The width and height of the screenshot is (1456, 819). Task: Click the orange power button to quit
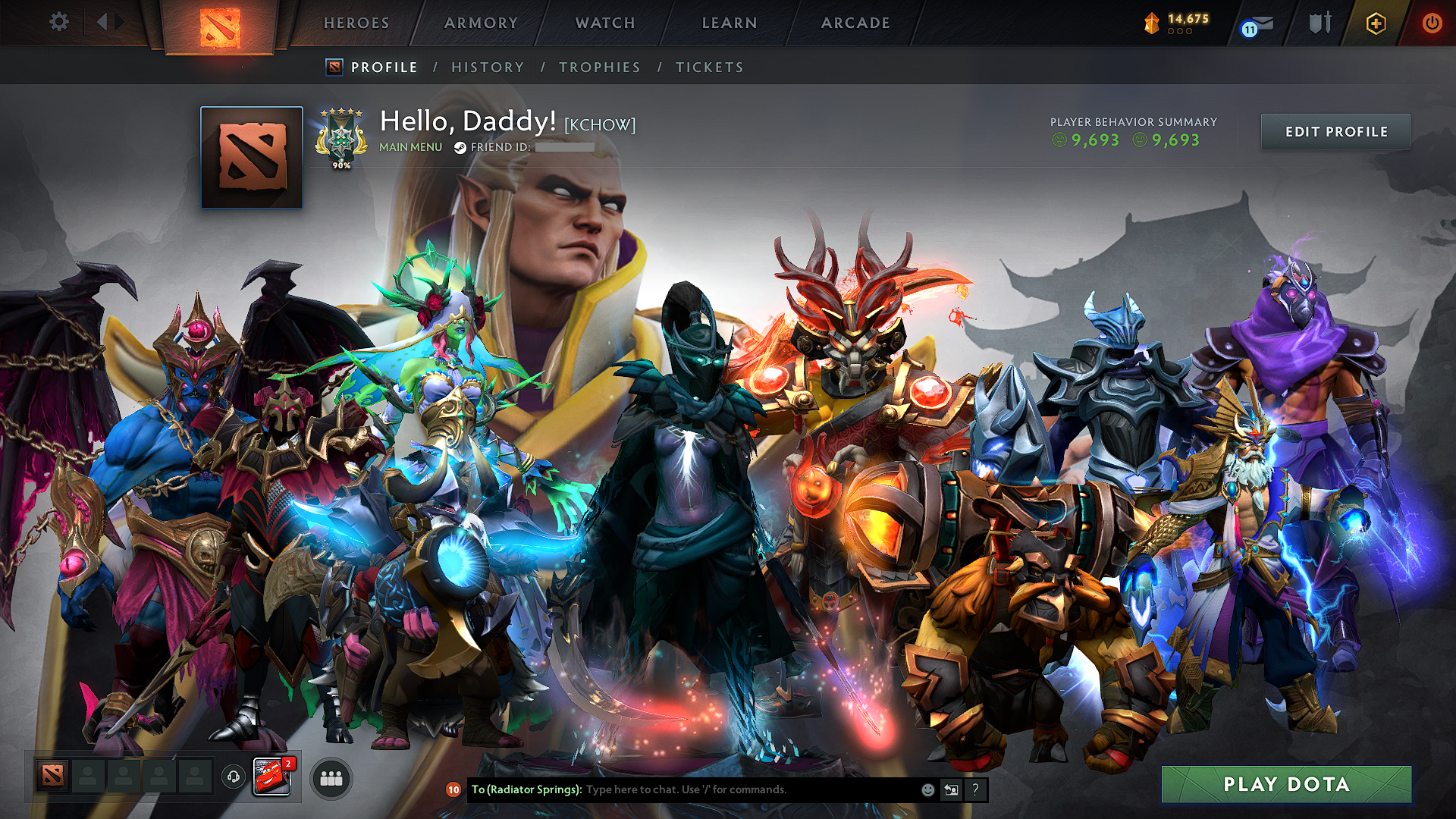click(1432, 24)
